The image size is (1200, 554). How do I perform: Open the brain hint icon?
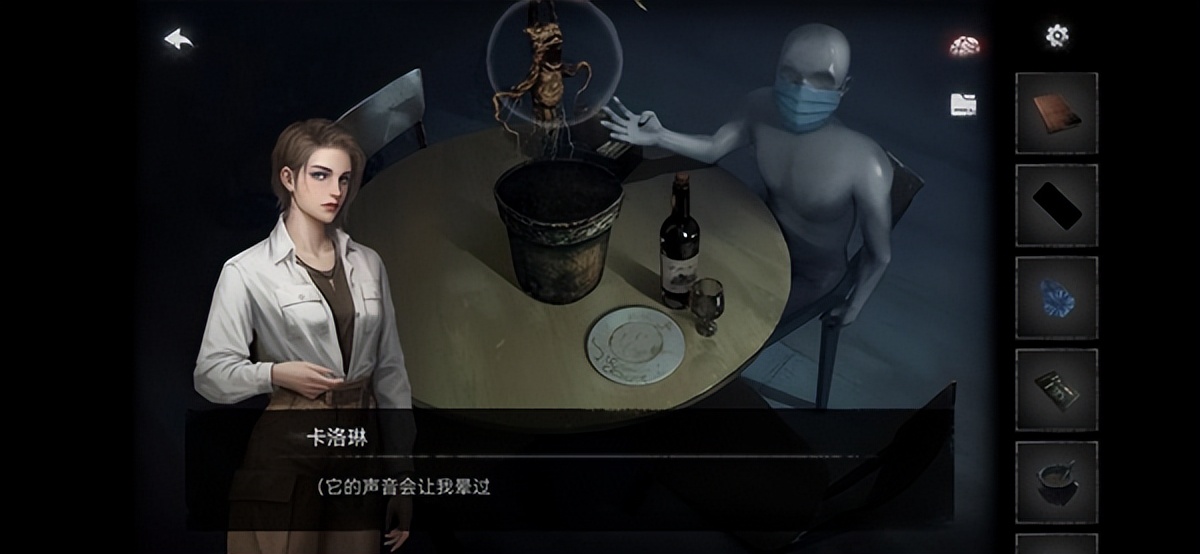(x=964, y=45)
